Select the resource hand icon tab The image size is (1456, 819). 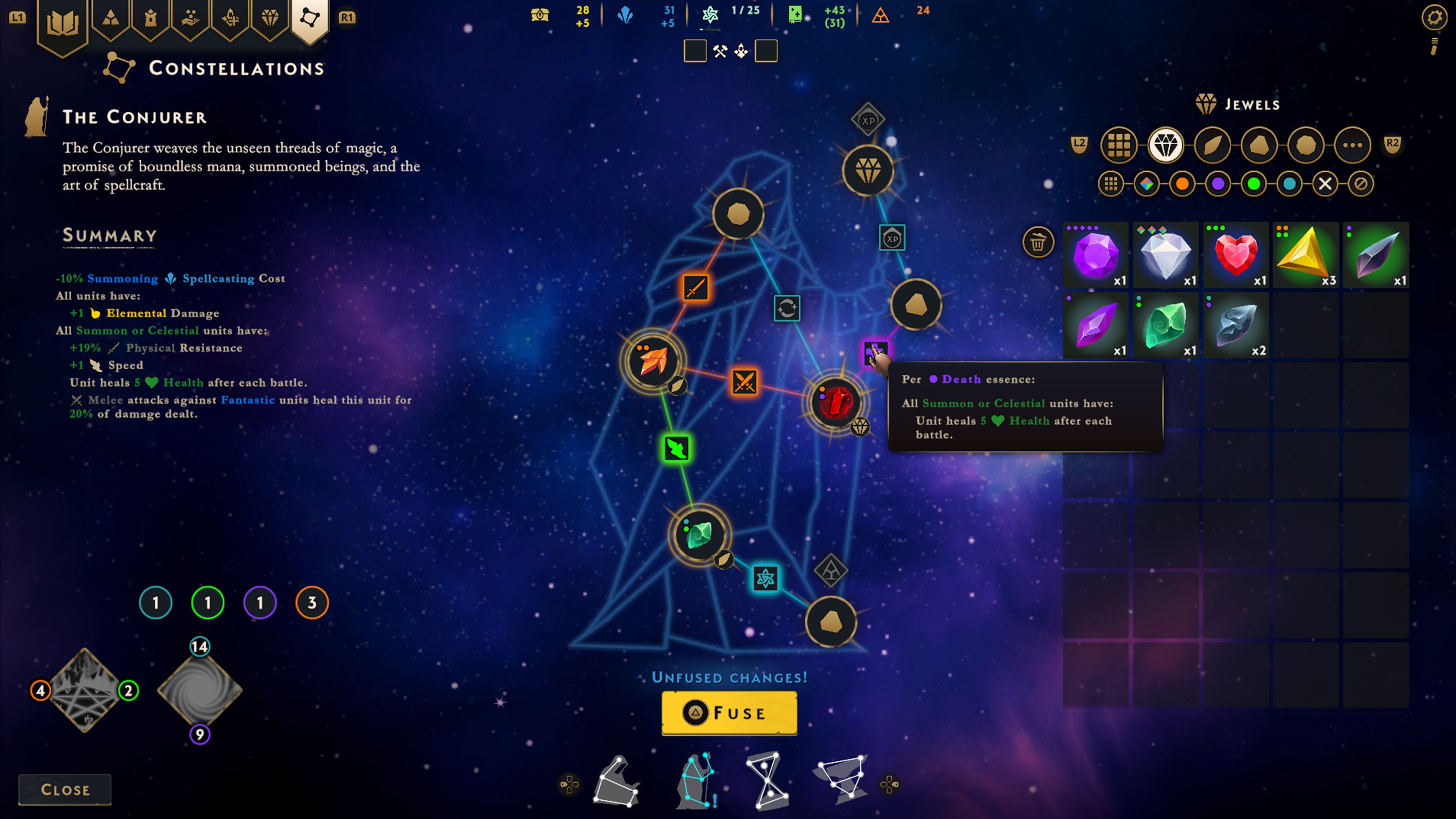pos(190,19)
